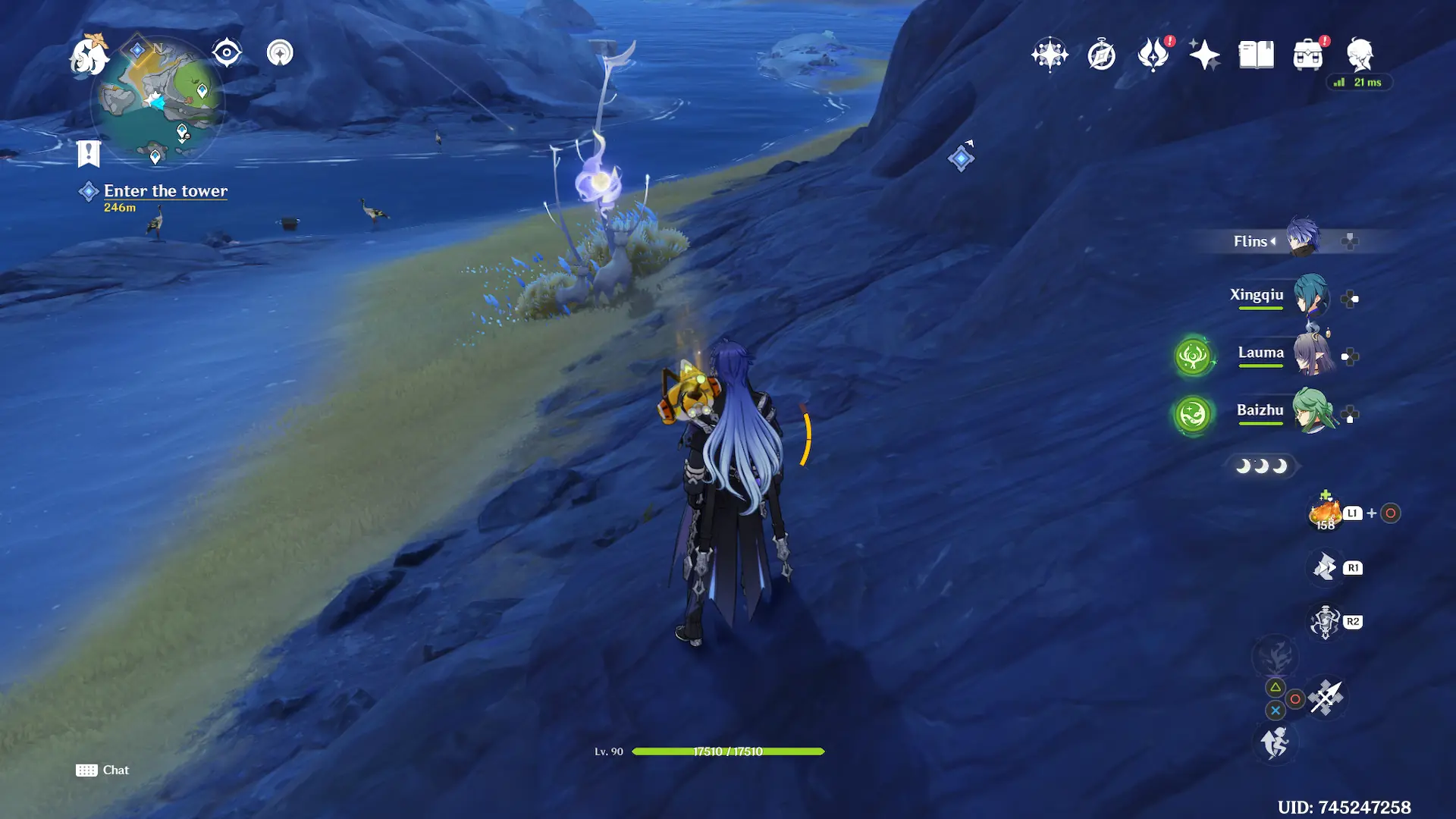The height and width of the screenshot is (819, 1456).
Task: Open the Paimon menu icon
Action: click(x=89, y=56)
